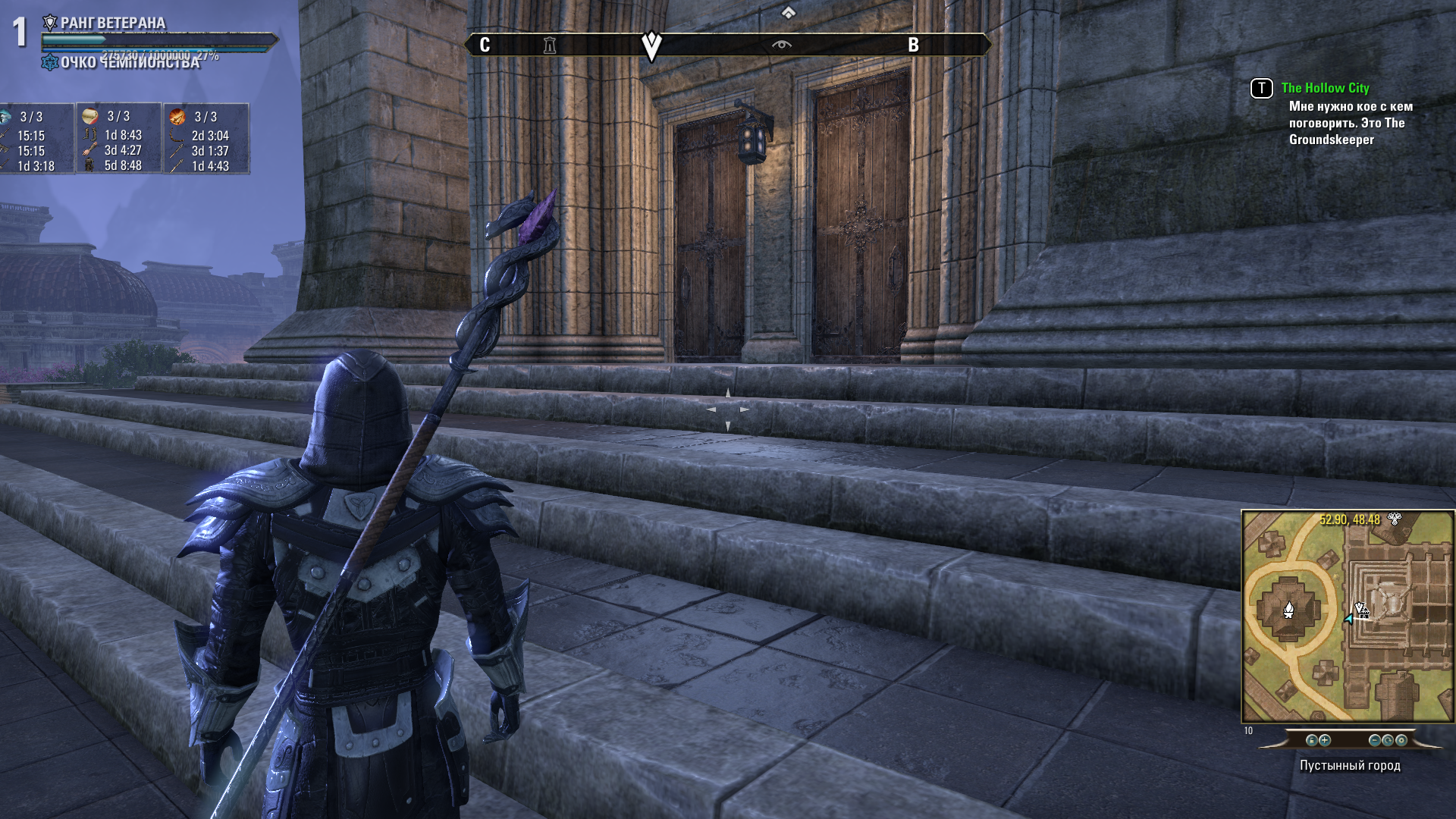Screen dimensions: 1456x819
Task: Click the clothing research scroll icon
Action: pyautogui.click(x=90, y=116)
